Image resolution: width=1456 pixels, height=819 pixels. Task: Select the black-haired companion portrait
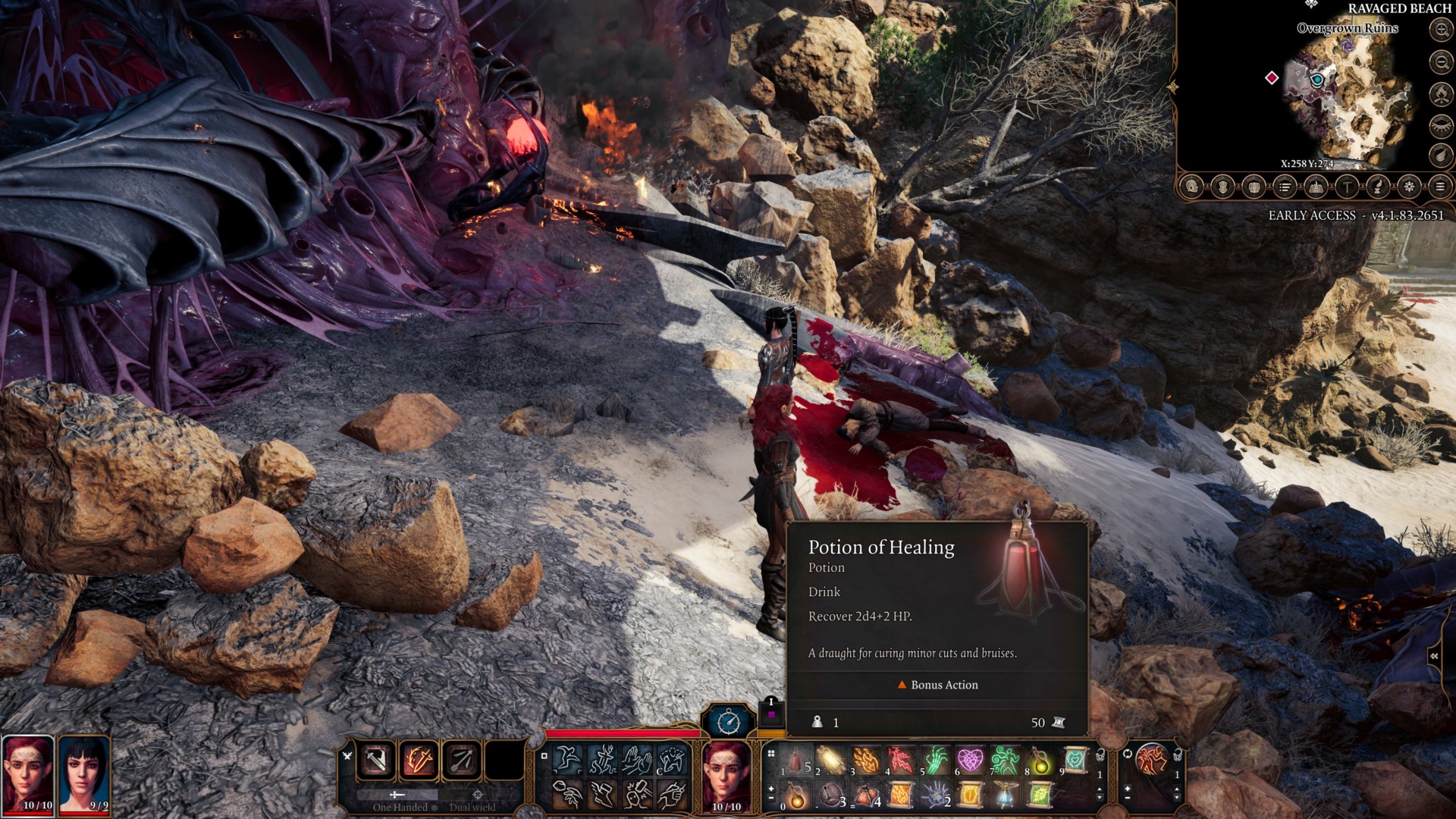tap(83, 773)
